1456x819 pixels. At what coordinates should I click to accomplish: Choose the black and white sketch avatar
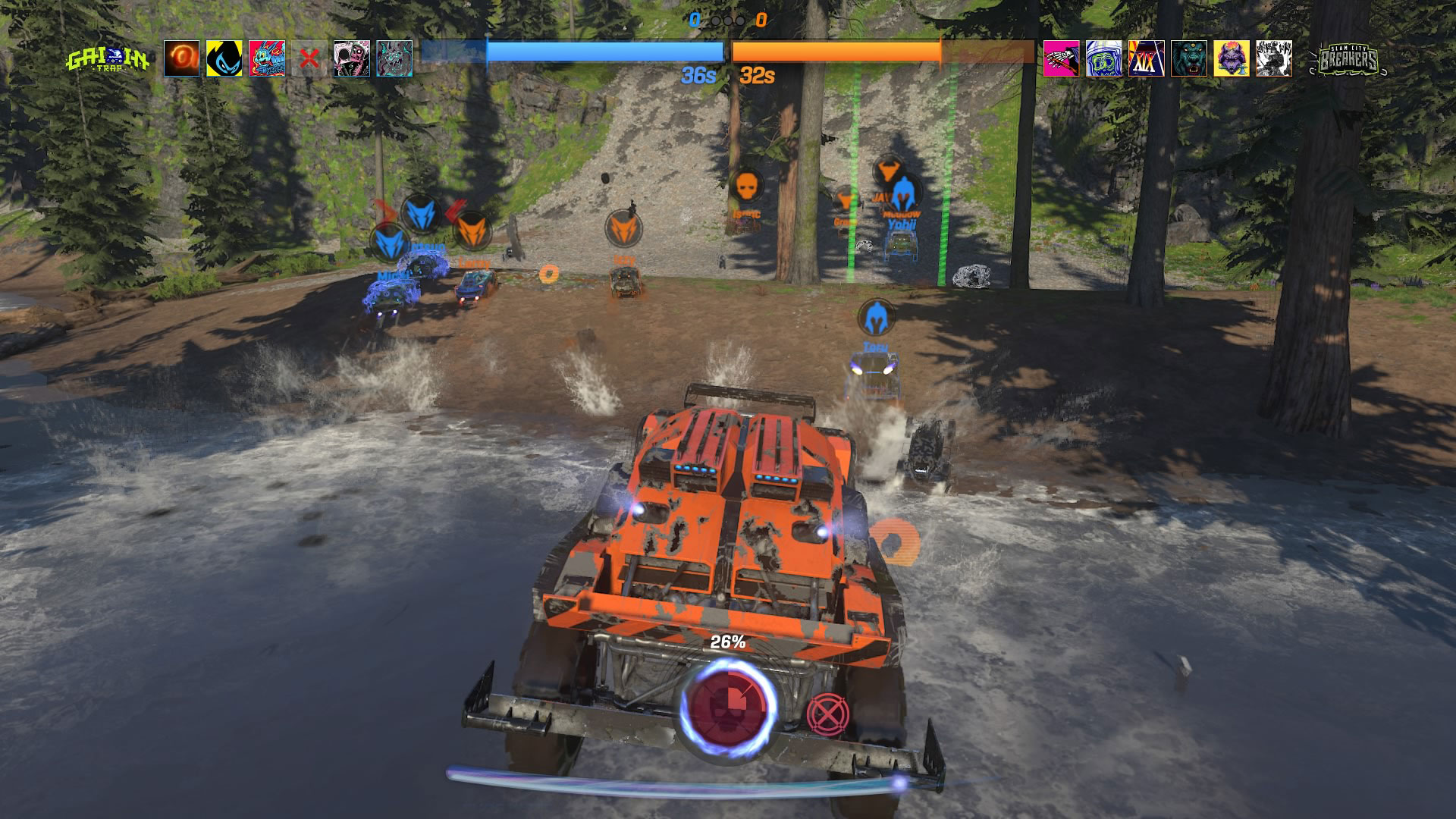[1274, 58]
